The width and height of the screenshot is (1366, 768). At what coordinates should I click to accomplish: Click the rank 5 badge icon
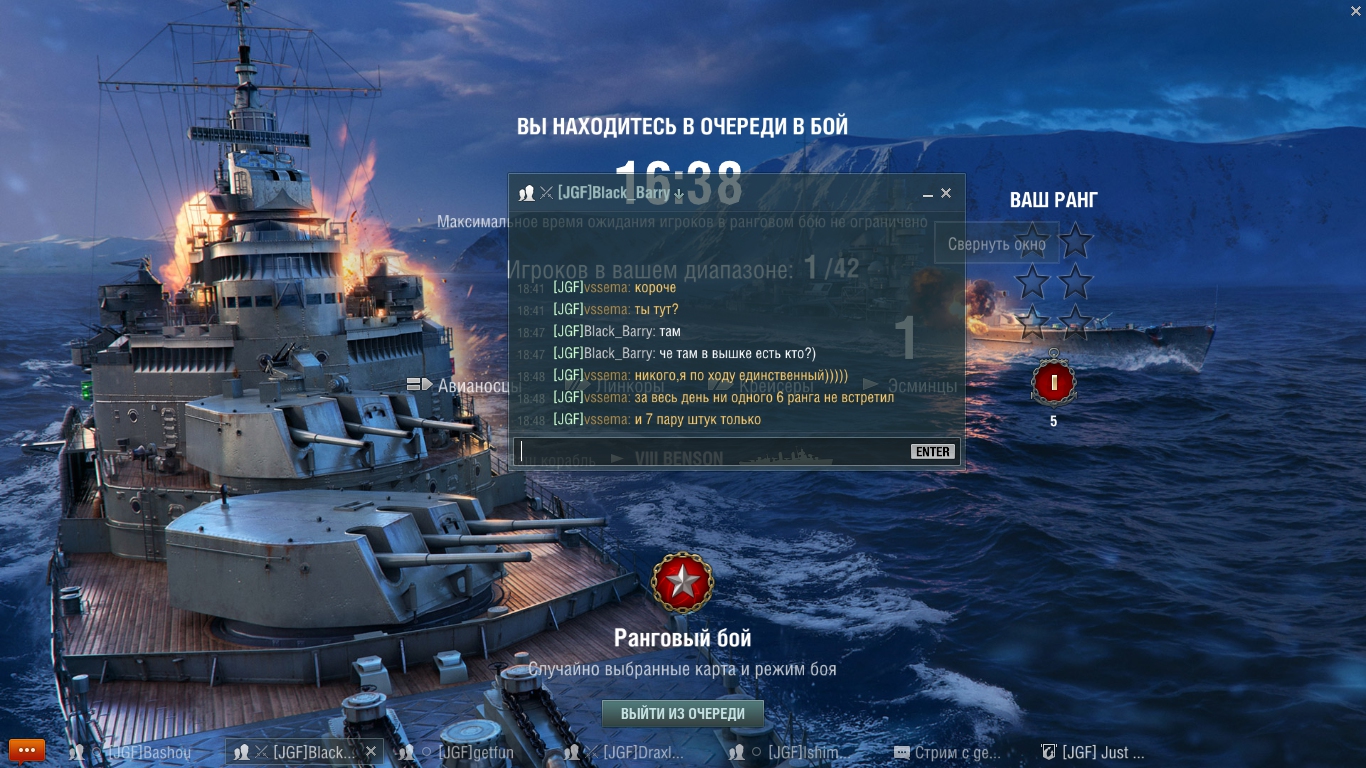coord(1053,382)
